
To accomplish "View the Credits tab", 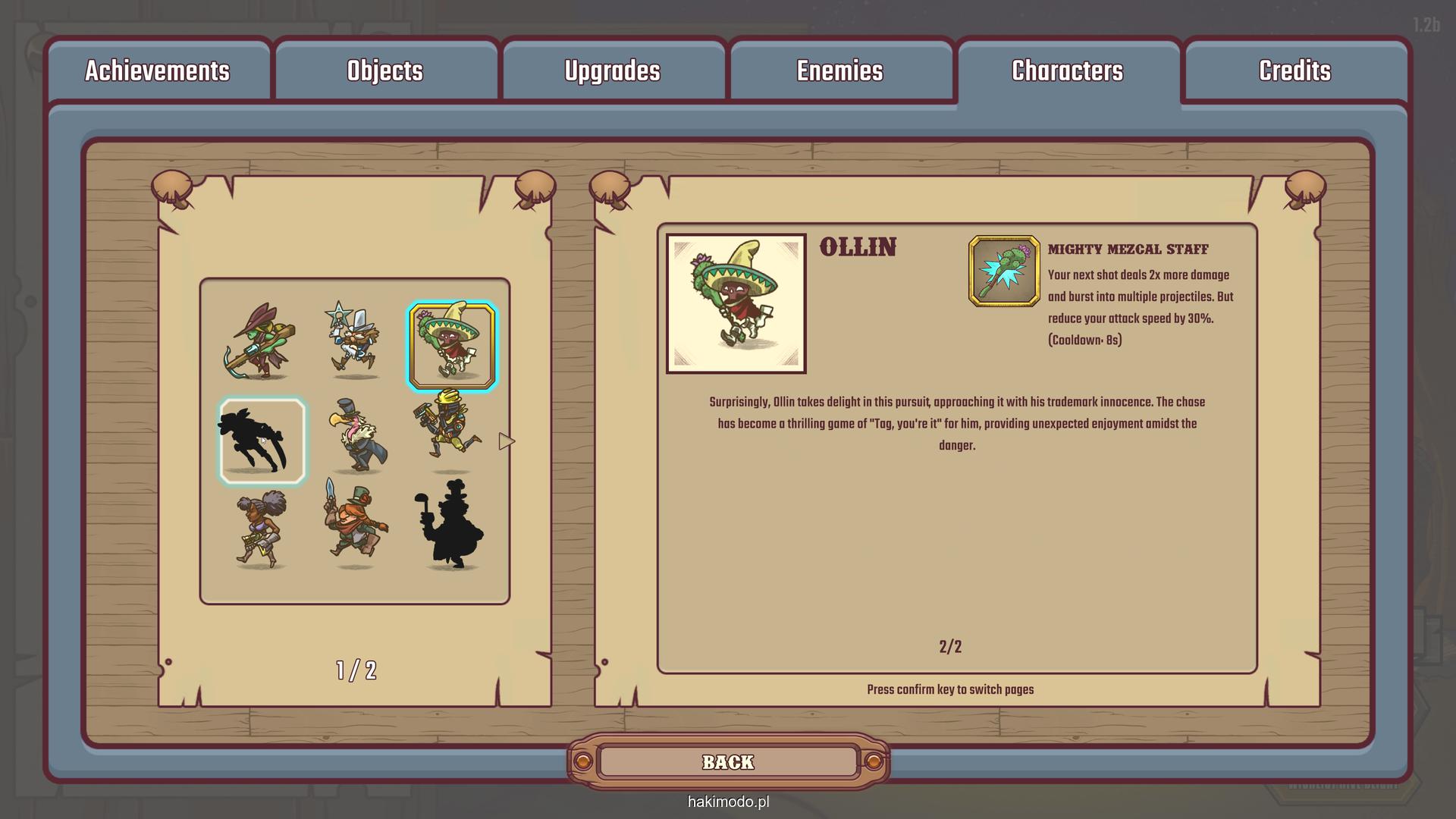I will (x=1294, y=71).
